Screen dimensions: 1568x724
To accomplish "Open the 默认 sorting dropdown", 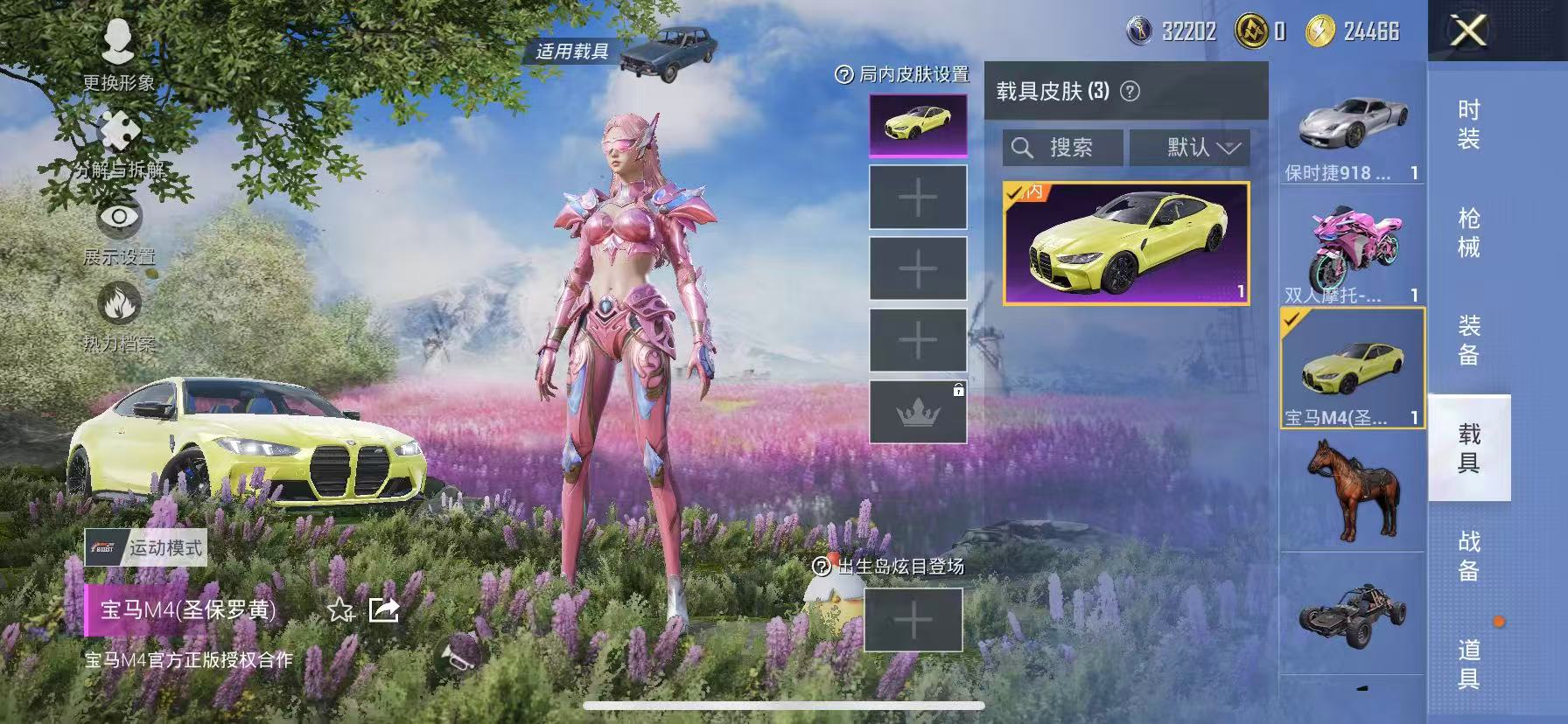I will [1189, 148].
